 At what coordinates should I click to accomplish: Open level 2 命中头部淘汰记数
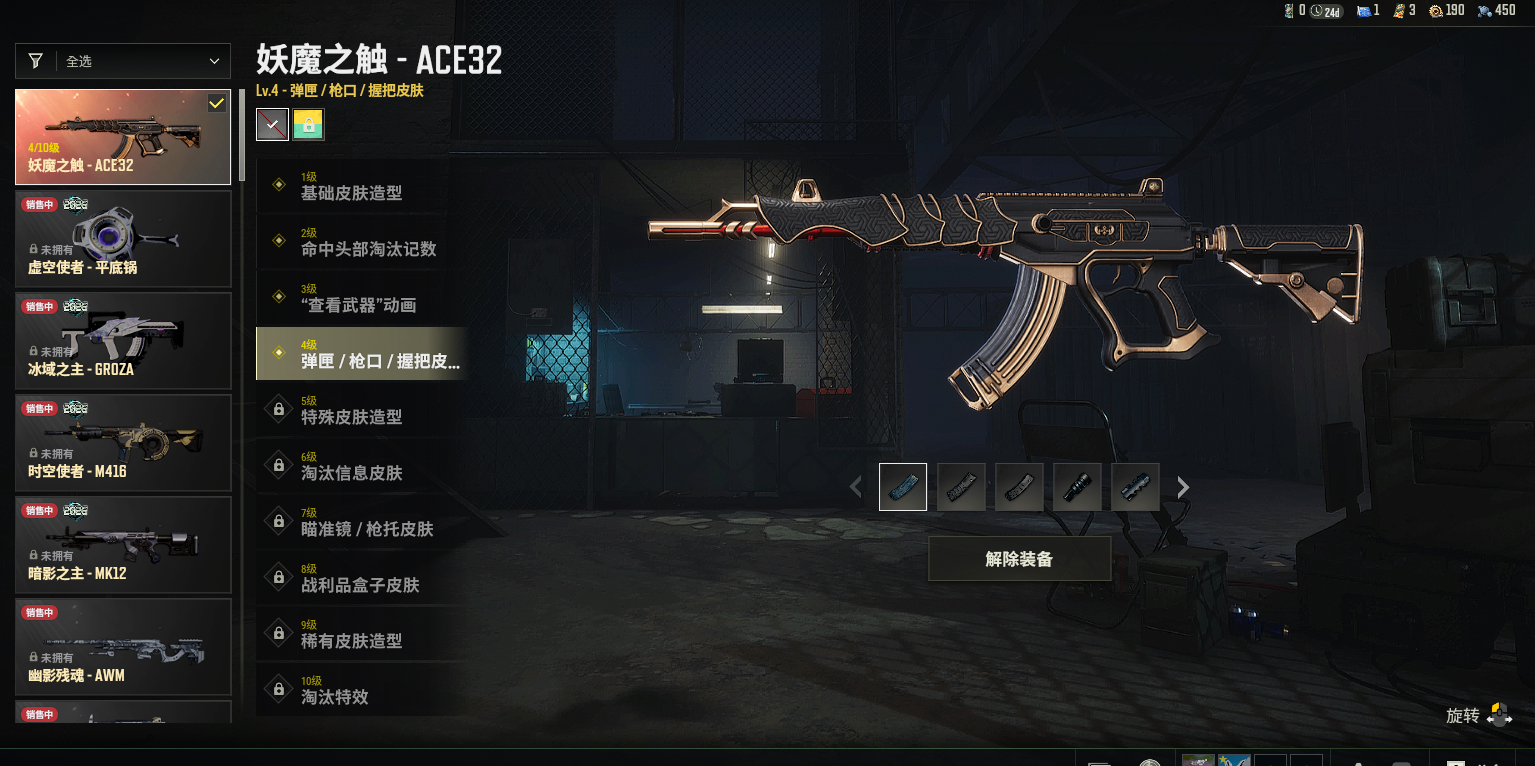tap(362, 242)
